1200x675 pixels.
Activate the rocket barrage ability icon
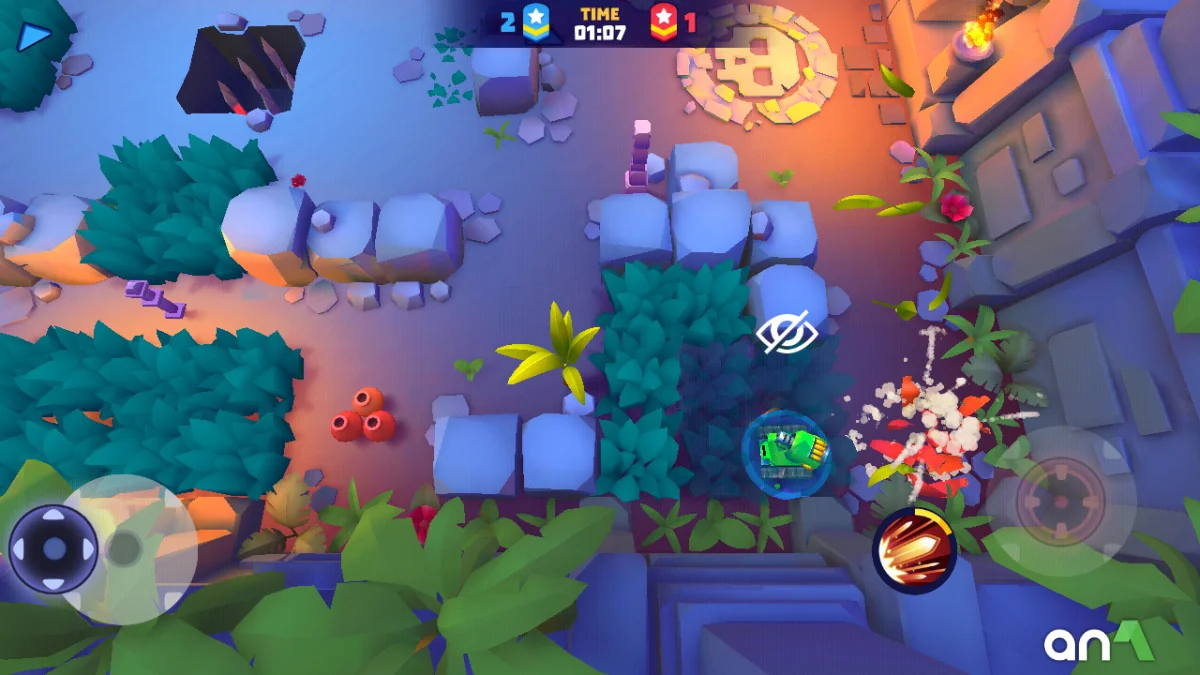tap(914, 549)
